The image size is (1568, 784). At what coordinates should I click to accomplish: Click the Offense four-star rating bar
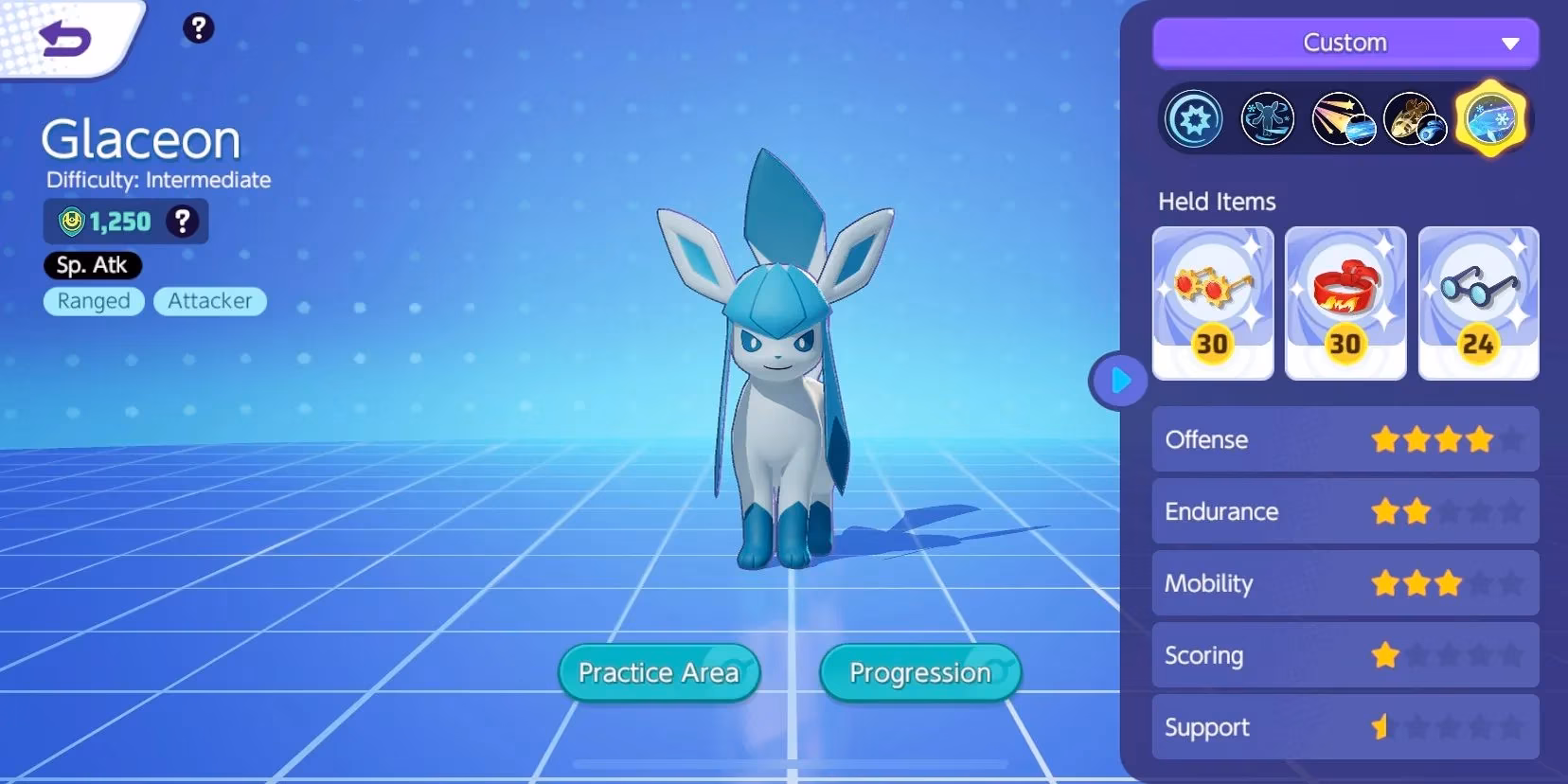(1345, 439)
